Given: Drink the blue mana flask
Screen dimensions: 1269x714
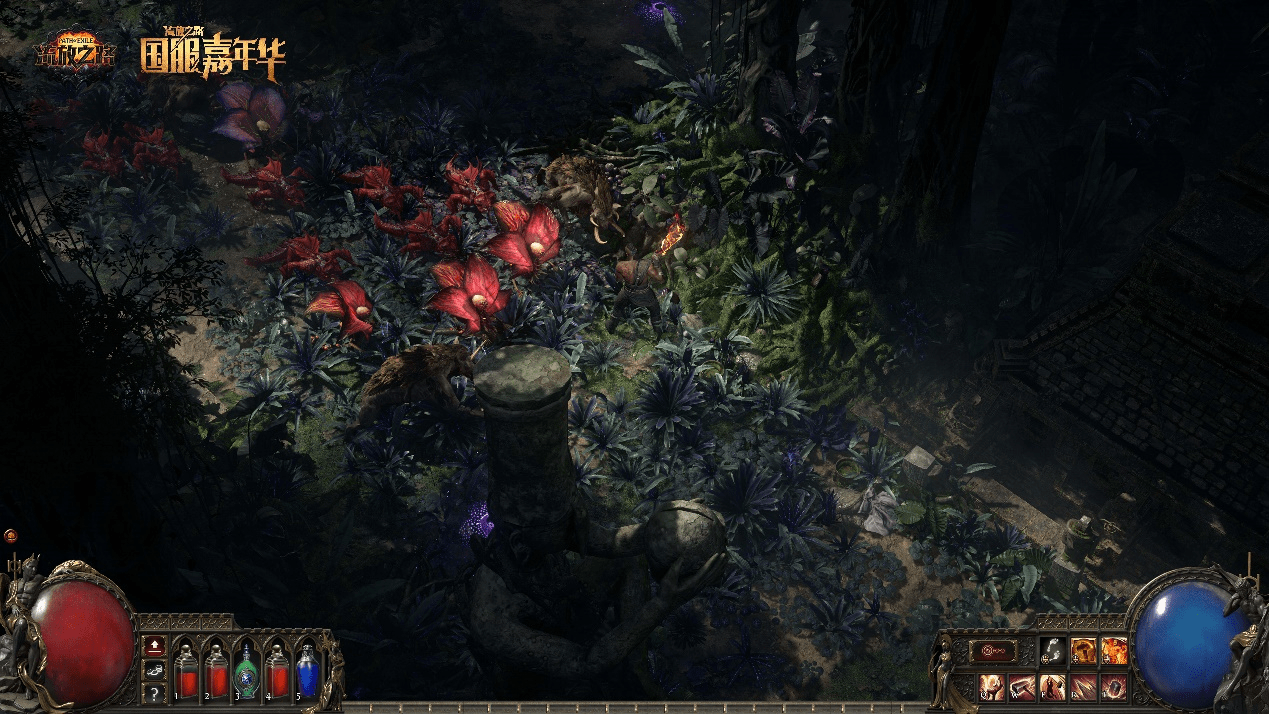Looking at the screenshot, I should coord(306,668).
